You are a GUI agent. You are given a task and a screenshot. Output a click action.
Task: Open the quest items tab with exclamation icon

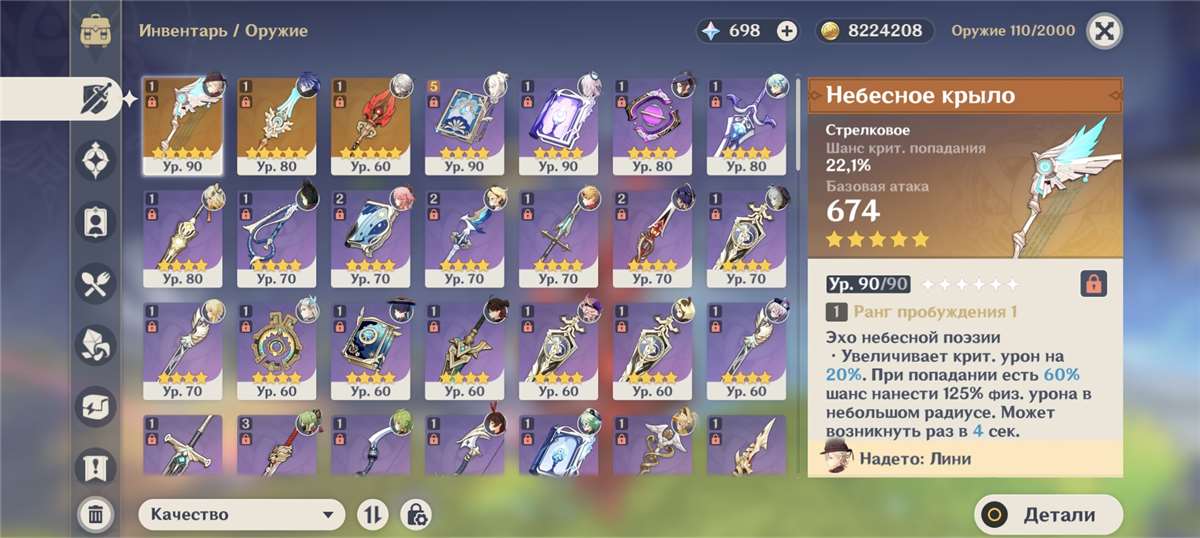97,467
